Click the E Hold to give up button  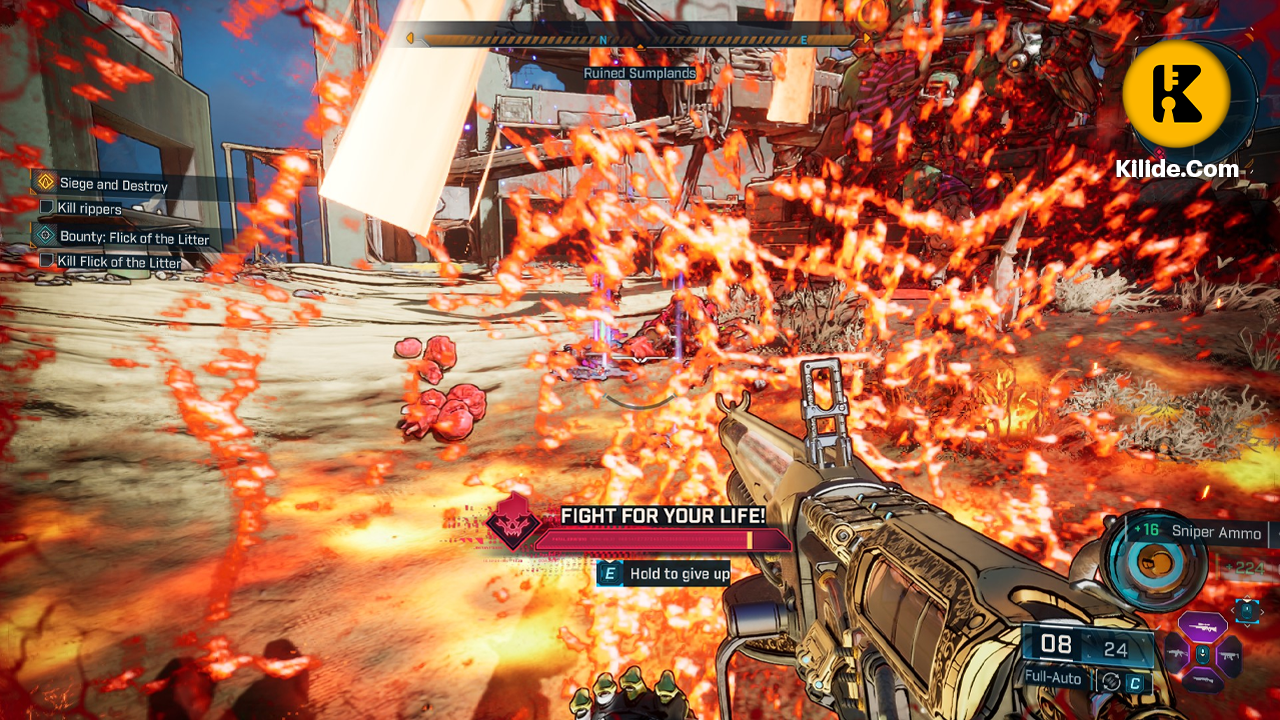pyautogui.click(x=665, y=574)
